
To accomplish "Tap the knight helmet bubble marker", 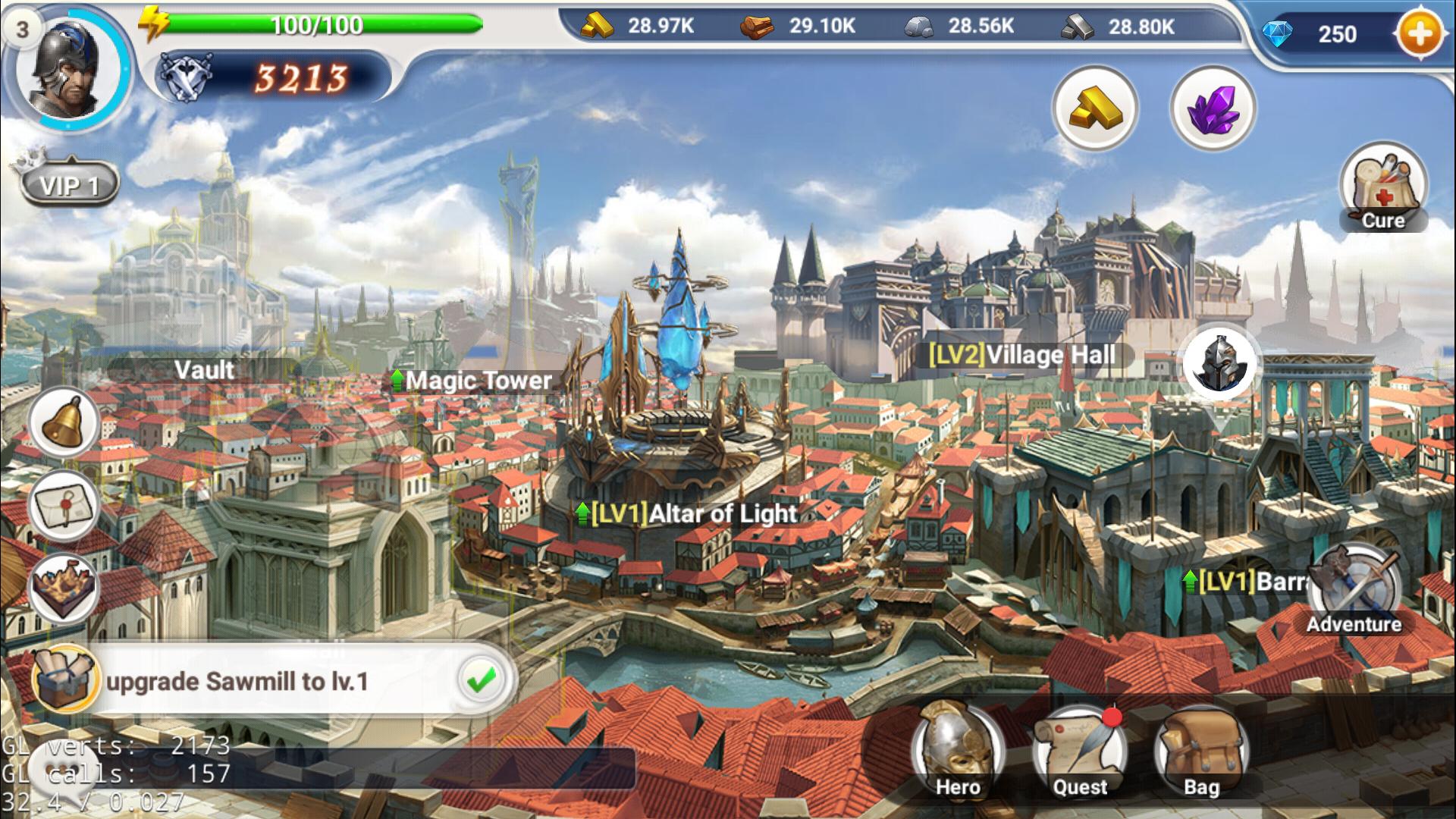I will tap(1219, 365).
